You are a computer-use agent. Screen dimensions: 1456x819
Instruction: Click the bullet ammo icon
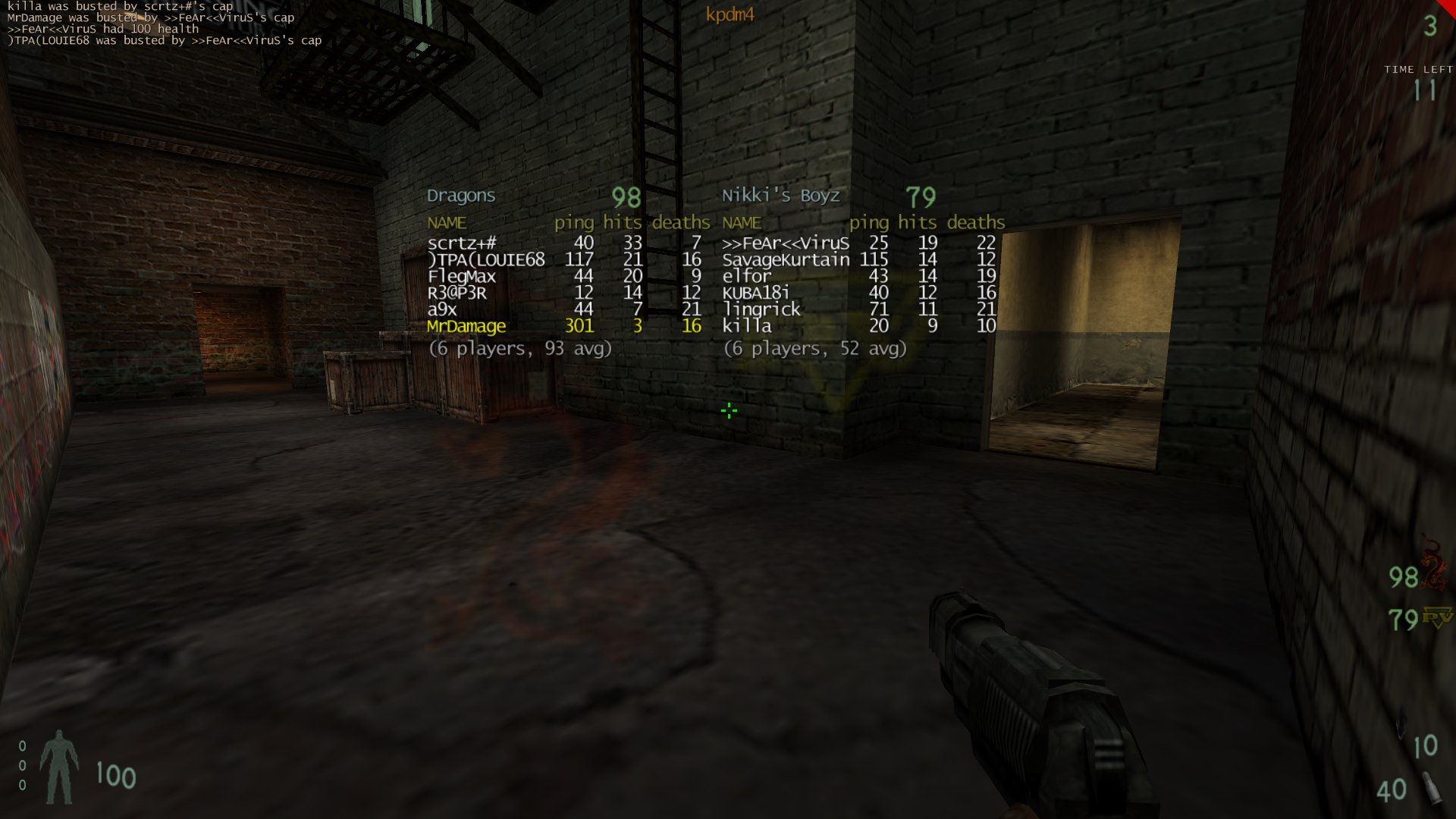pos(1432,789)
